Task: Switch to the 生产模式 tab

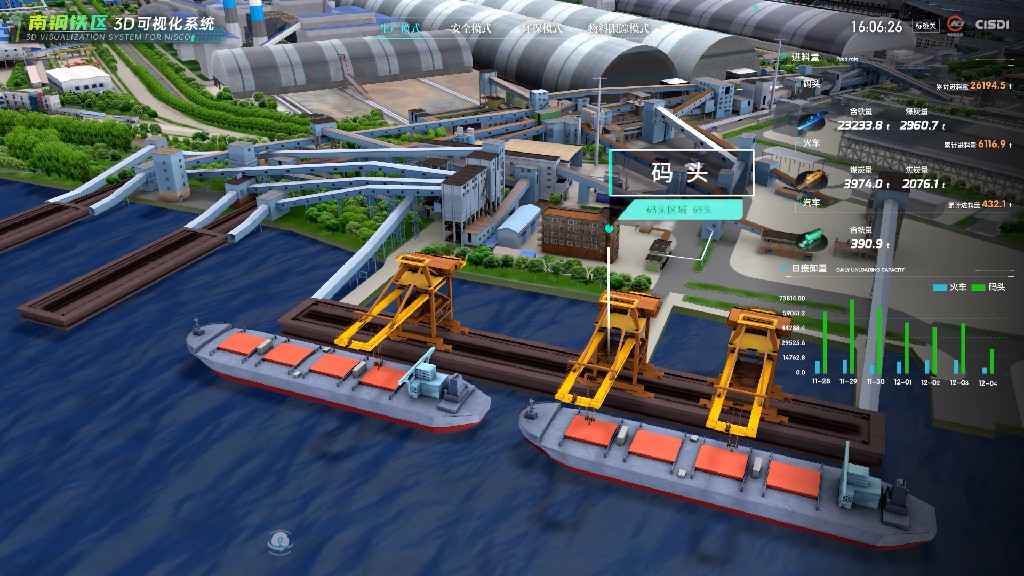Action: pyautogui.click(x=400, y=28)
